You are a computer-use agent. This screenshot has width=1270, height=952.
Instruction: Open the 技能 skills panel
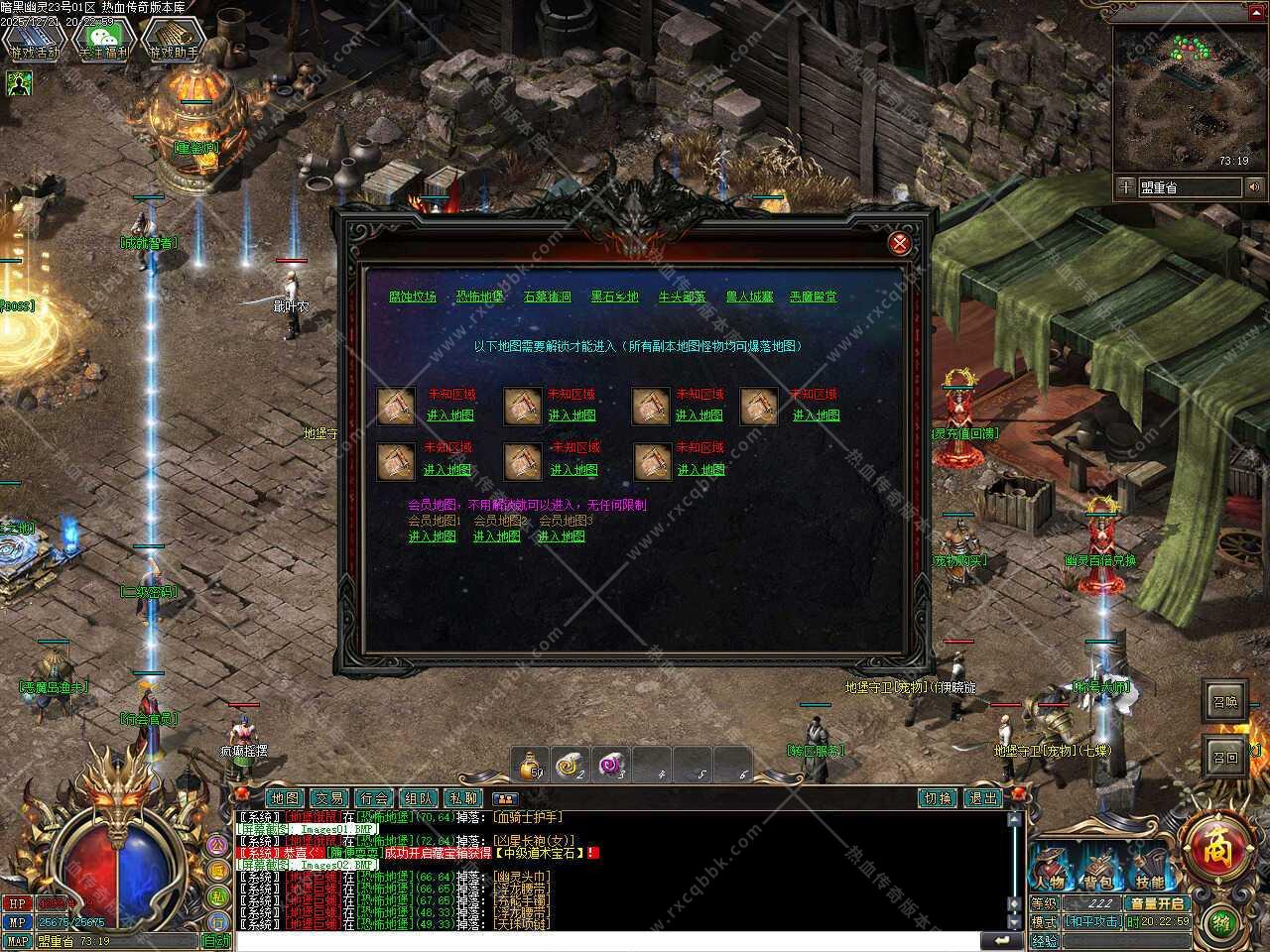[1149, 881]
